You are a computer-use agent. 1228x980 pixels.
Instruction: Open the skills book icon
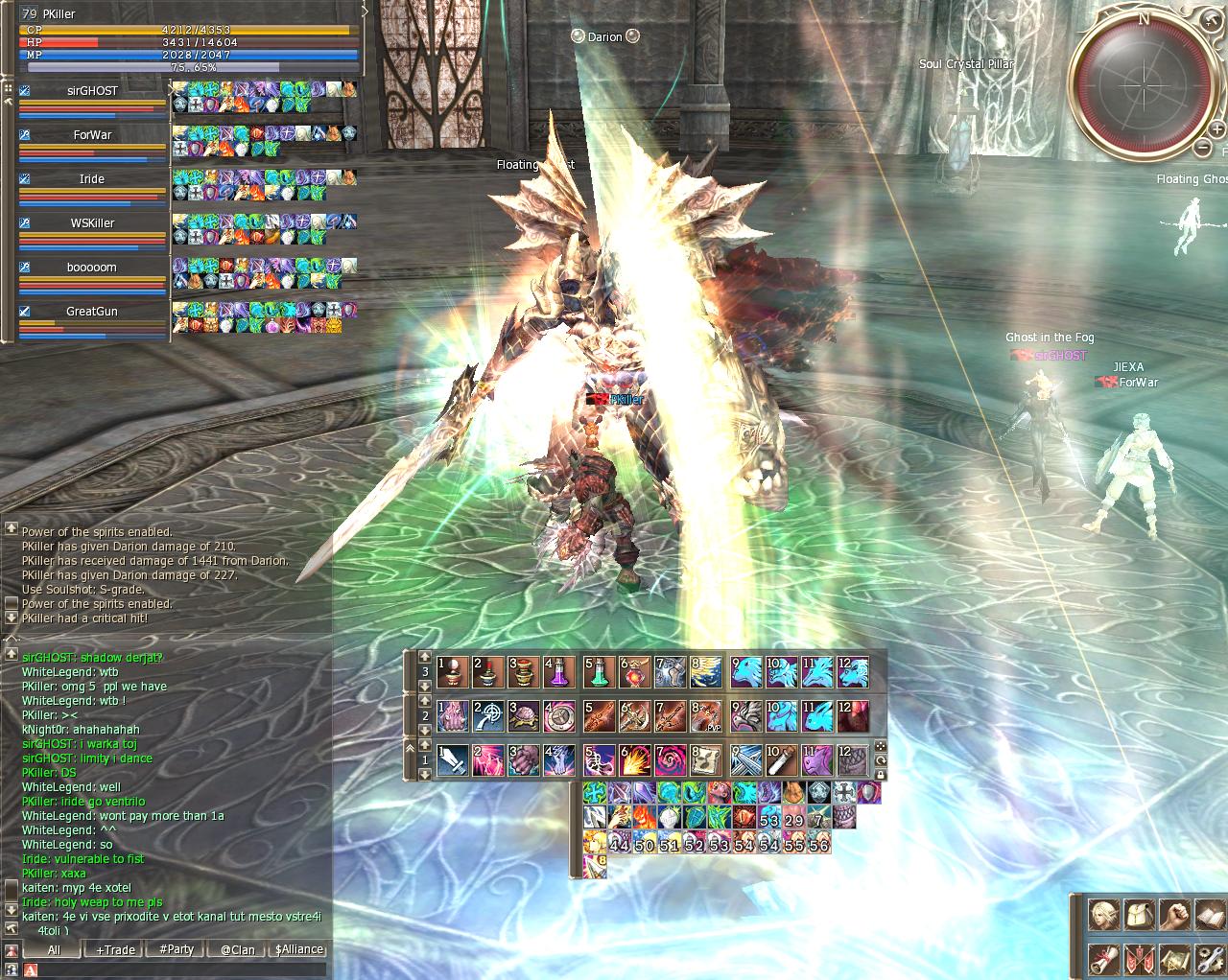pos(1211,915)
